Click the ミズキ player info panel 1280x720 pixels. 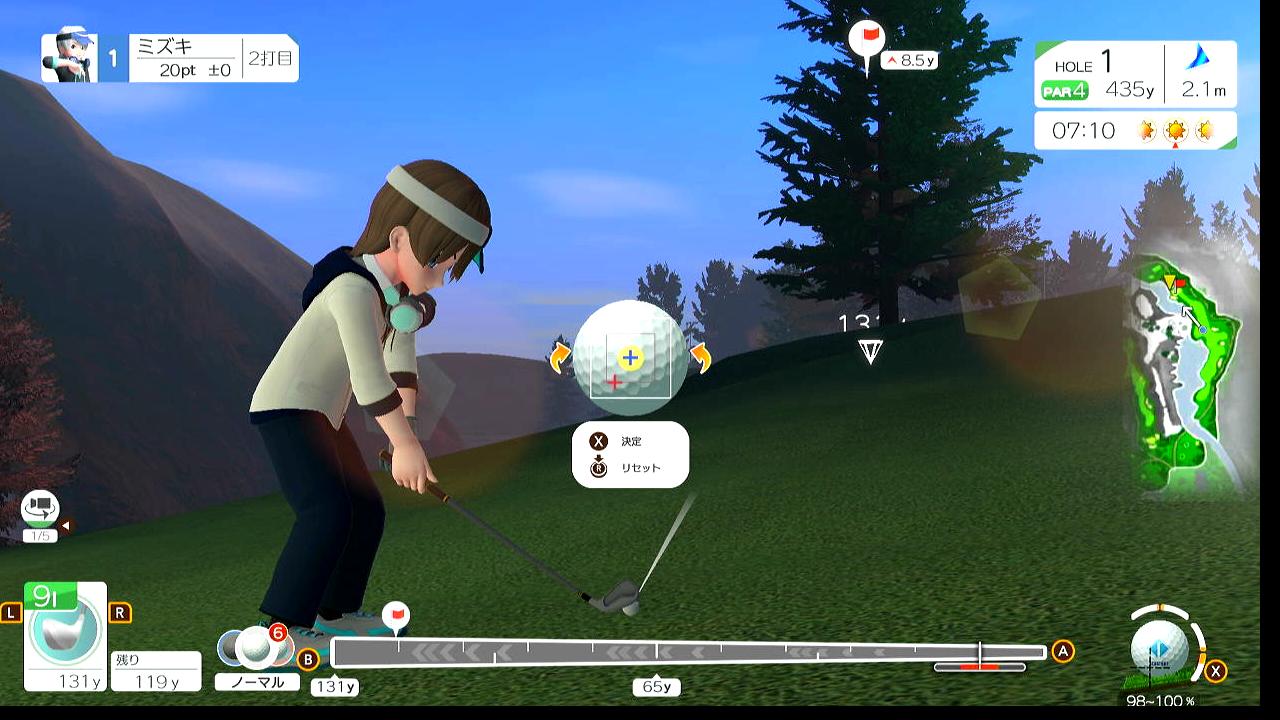point(169,58)
